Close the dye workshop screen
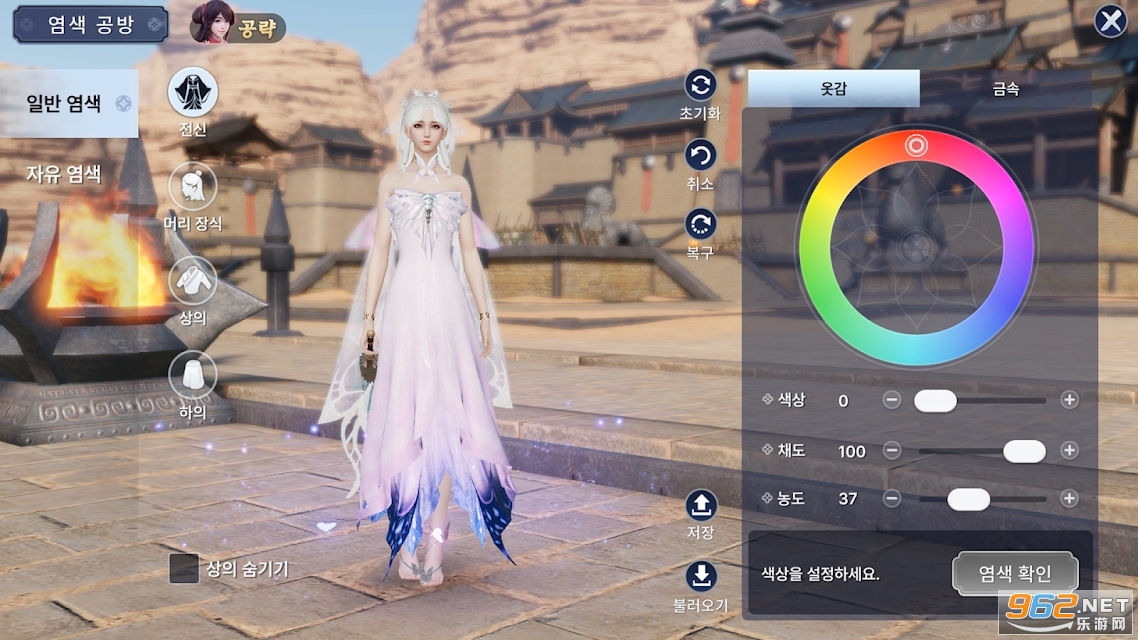 click(1110, 21)
